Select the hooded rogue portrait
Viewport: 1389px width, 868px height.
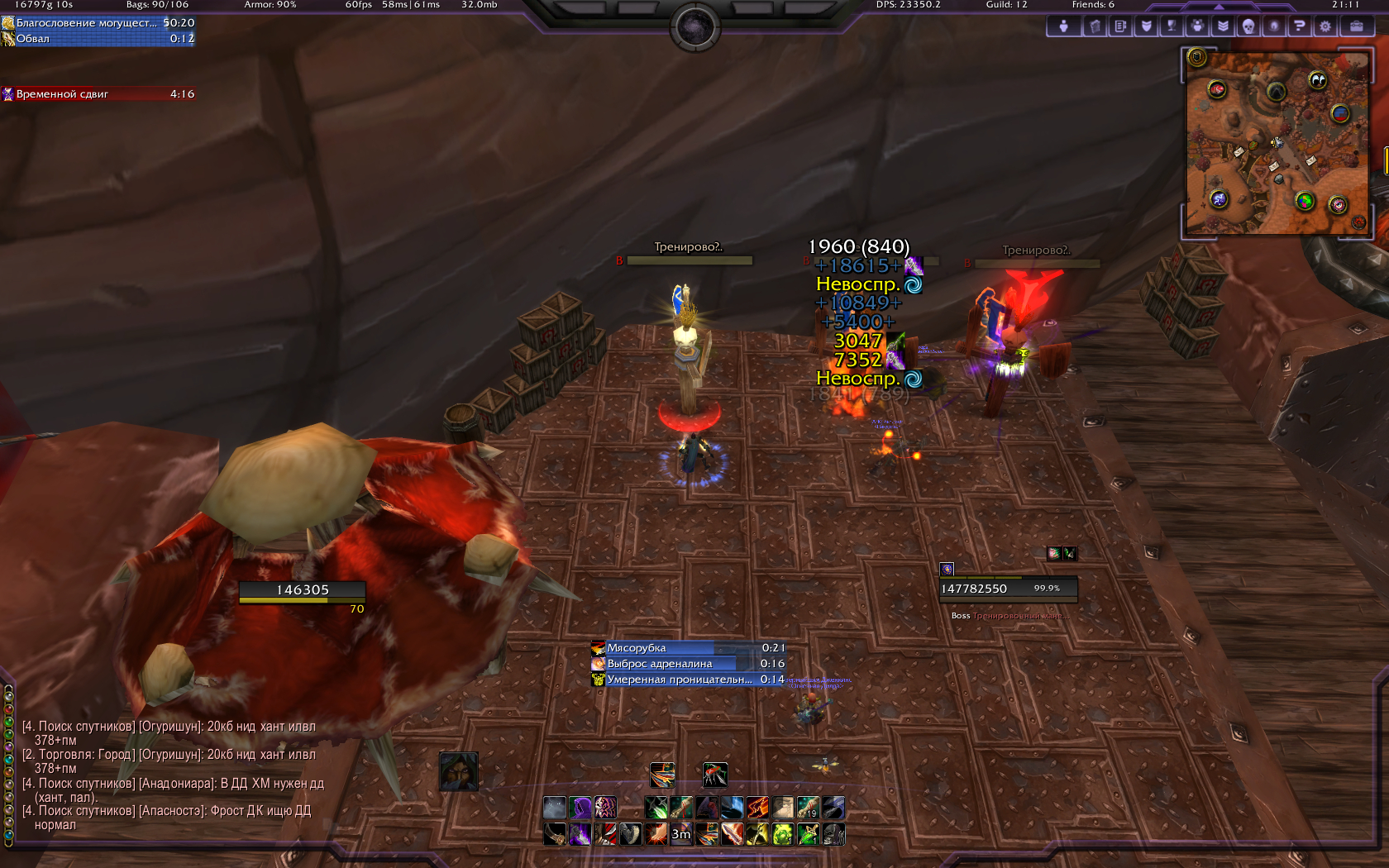pyautogui.click(x=459, y=771)
